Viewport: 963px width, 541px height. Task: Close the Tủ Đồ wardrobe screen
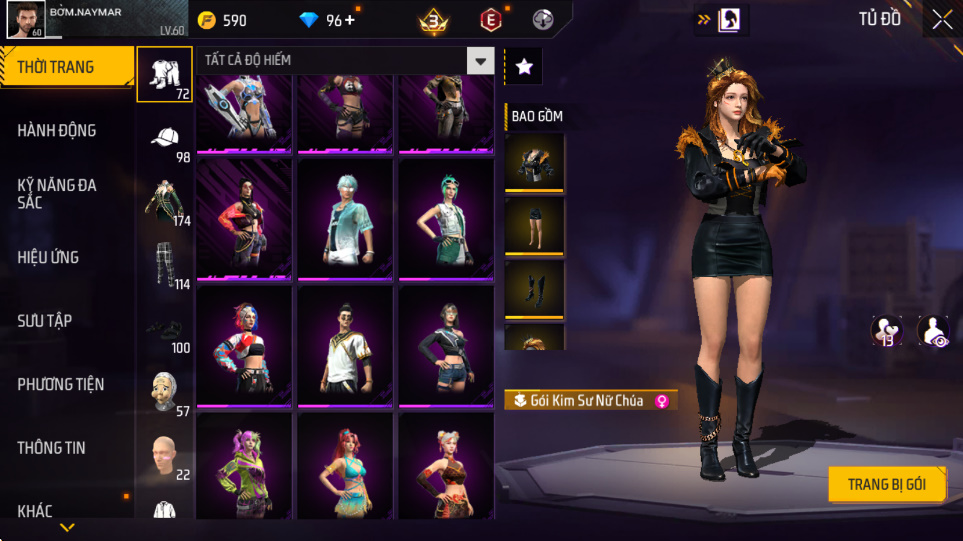click(941, 19)
